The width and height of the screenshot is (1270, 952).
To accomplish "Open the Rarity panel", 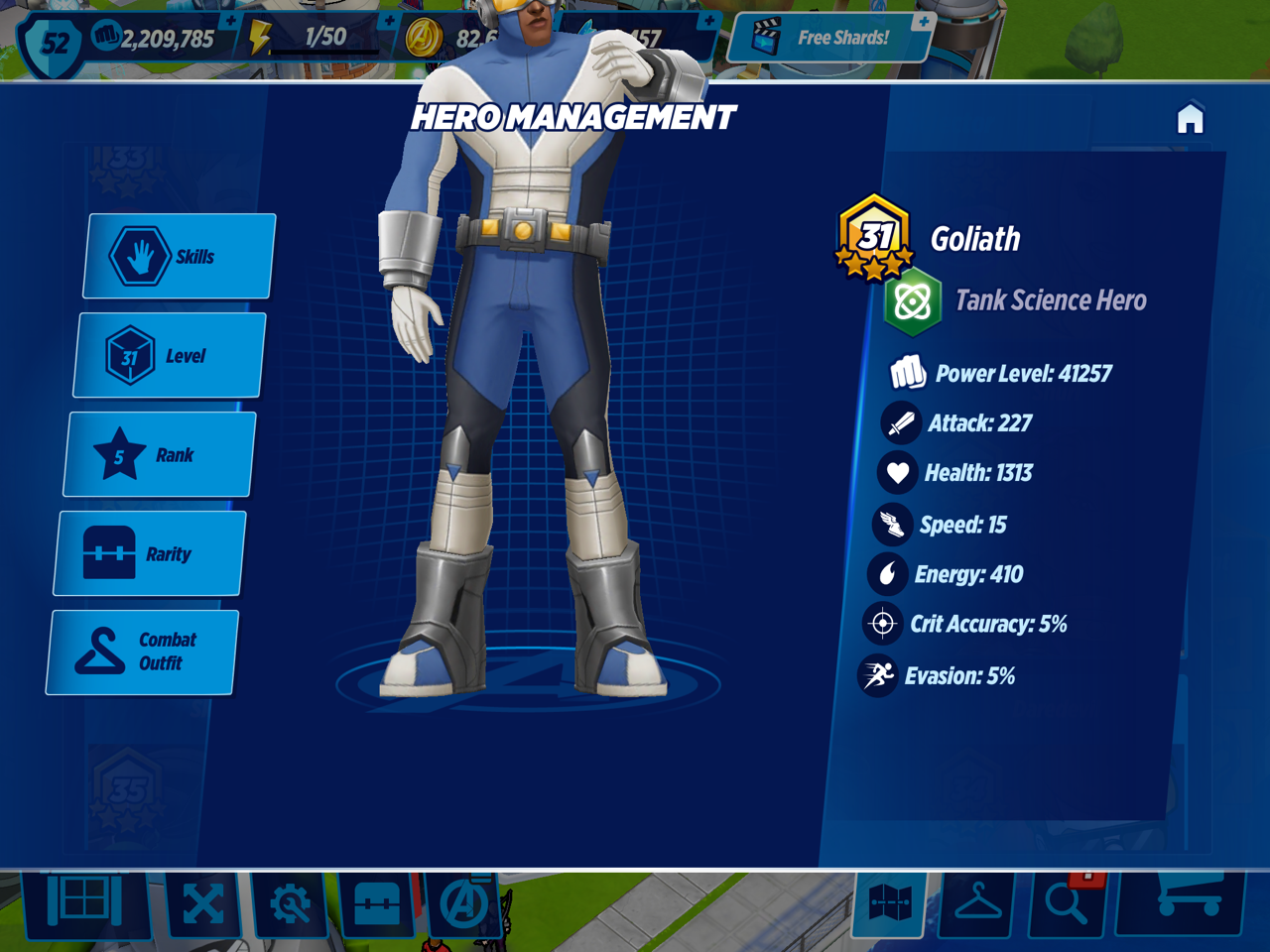I will click(x=150, y=553).
